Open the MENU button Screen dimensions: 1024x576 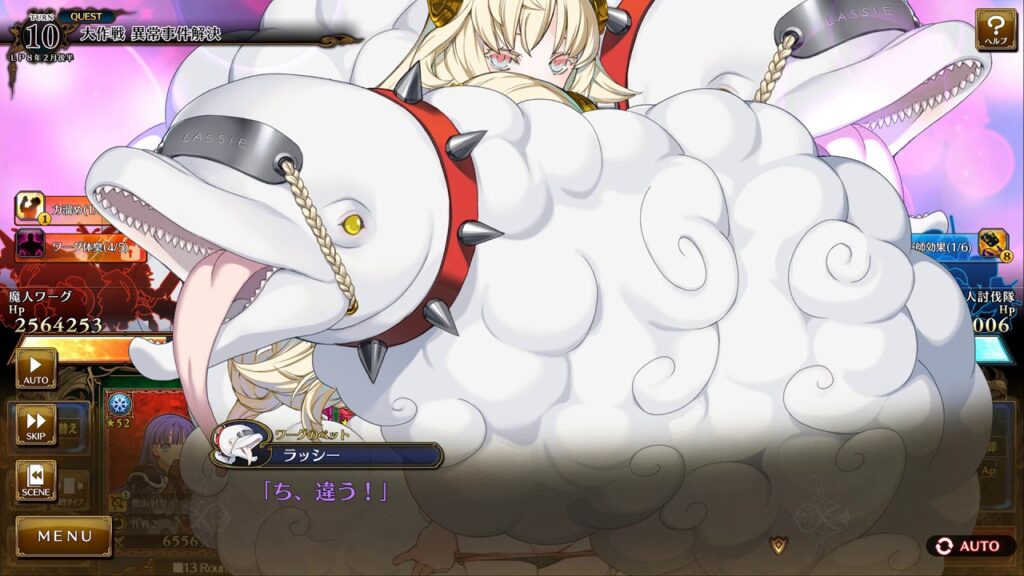64,536
